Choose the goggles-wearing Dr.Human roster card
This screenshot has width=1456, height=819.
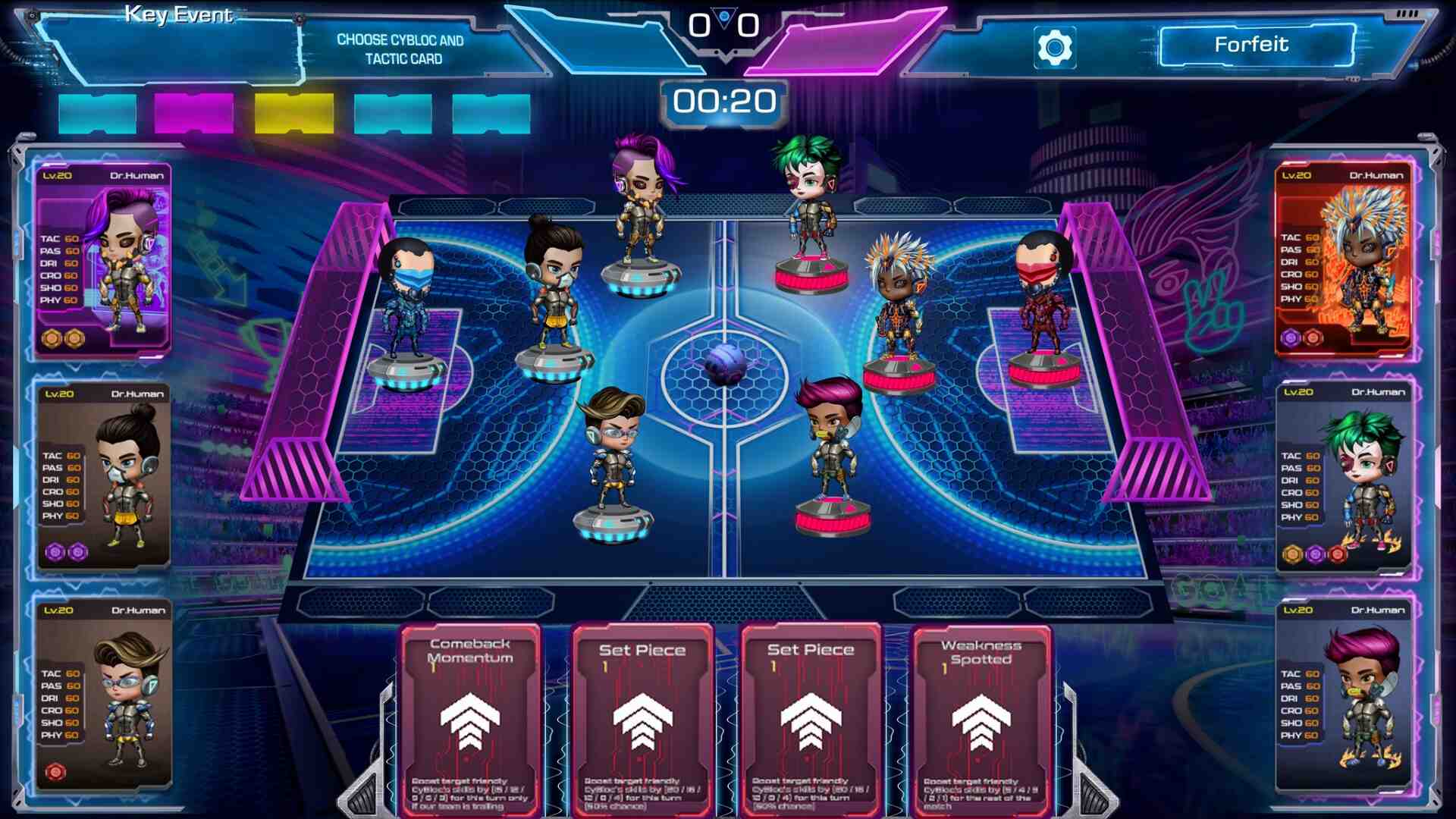(103, 694)
